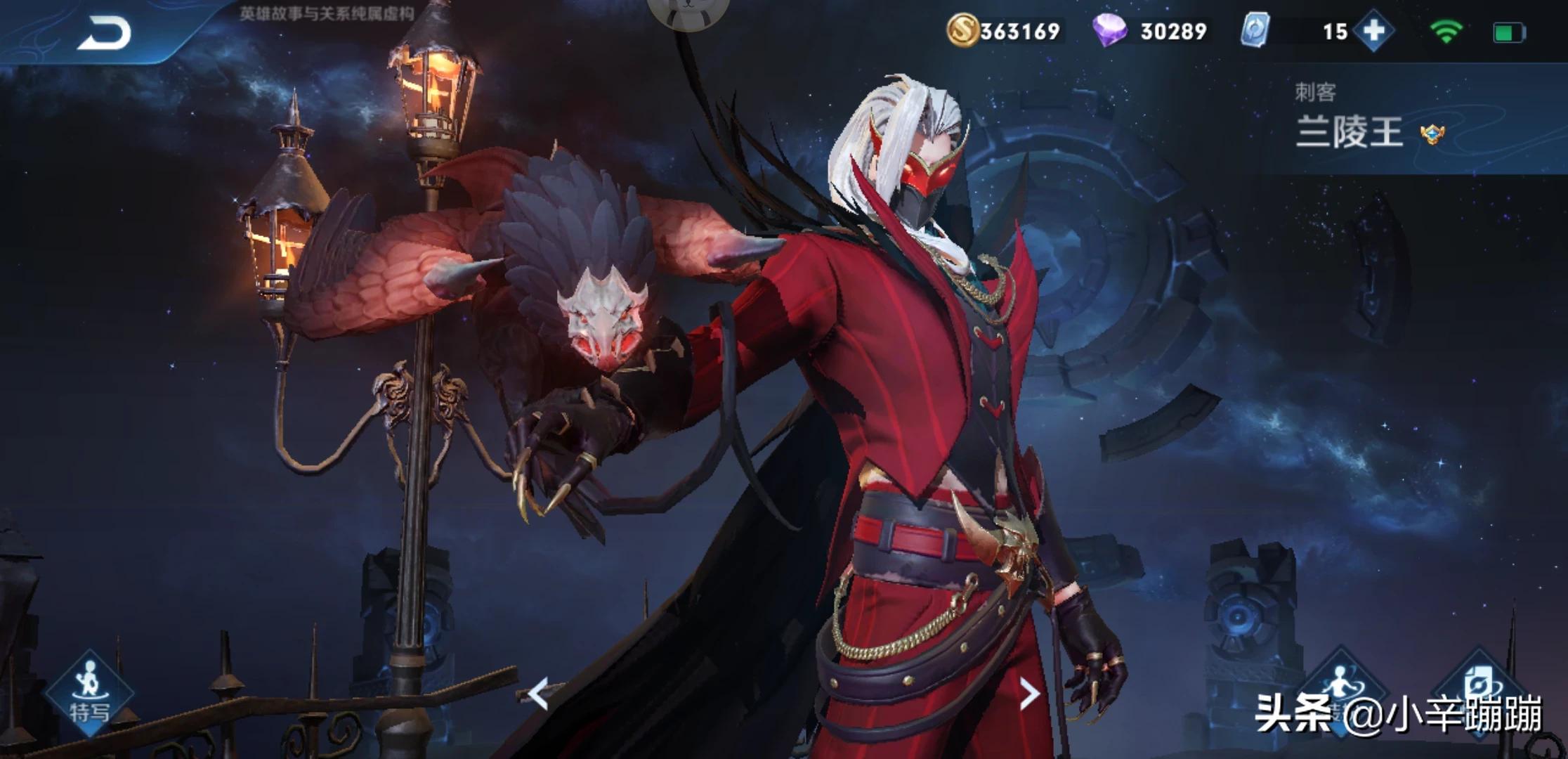The height and width of the screenshot is (759, 1568).
Task: Show the previous skin with left arrow
Action: (x=538, y=694)
